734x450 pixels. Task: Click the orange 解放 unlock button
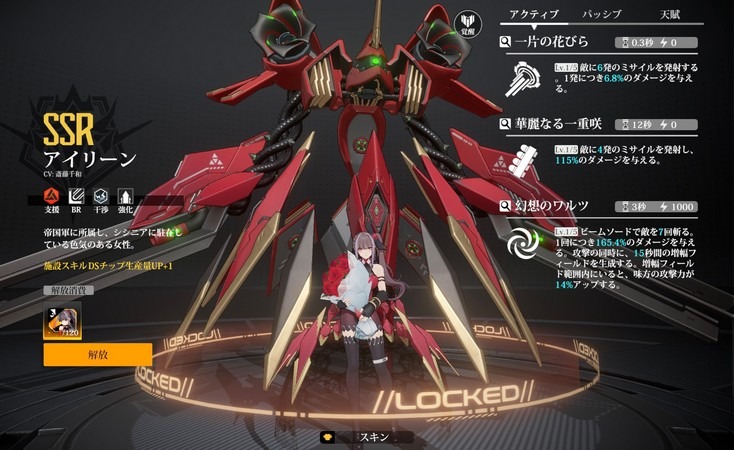[98, 355]
